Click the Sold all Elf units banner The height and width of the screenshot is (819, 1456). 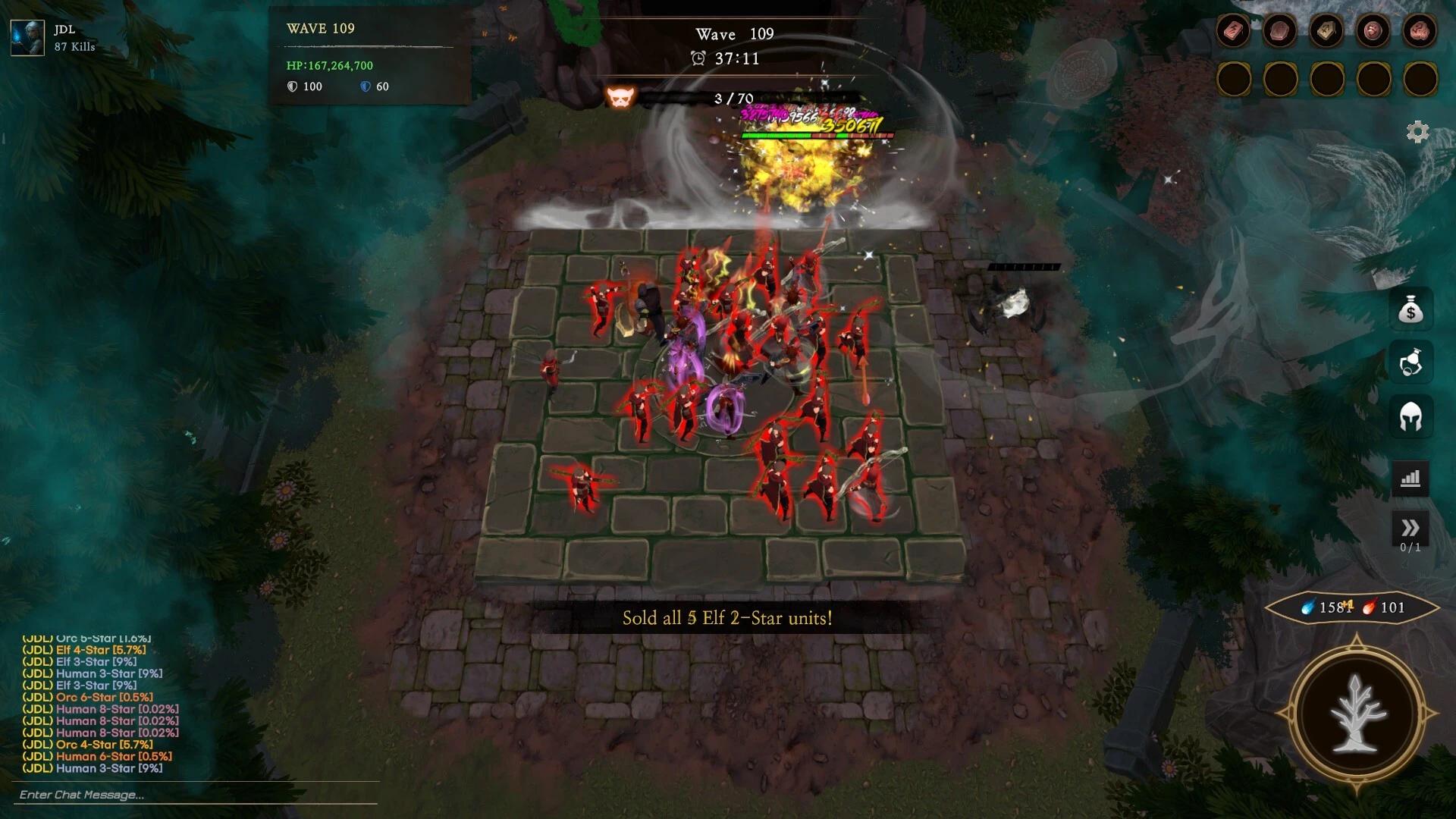726,620
